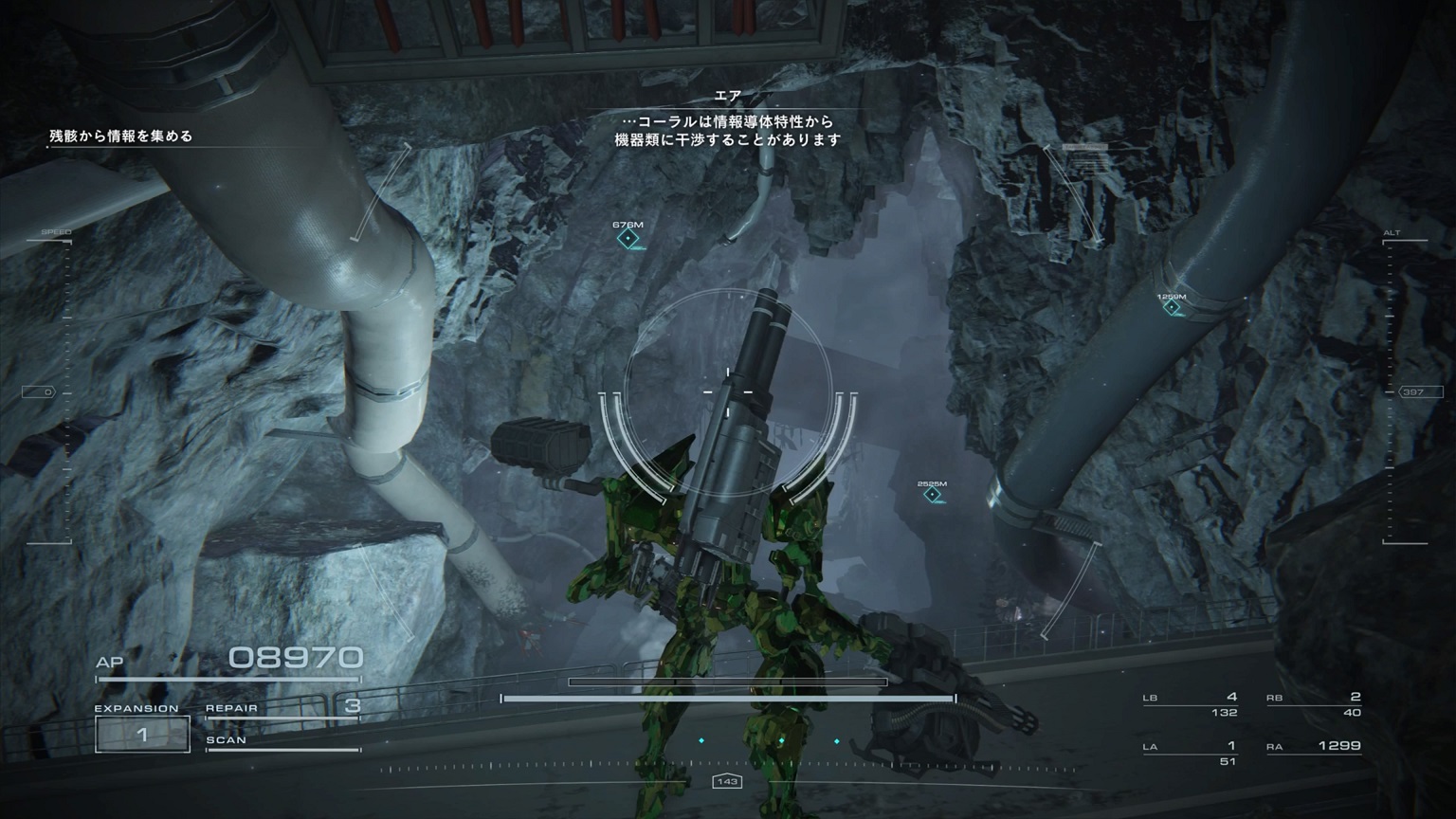Image resolution: width=1456 pixels, height=819 pixels.
Task: Trigger the Scan gauge
Action: [x=282, y=742]
